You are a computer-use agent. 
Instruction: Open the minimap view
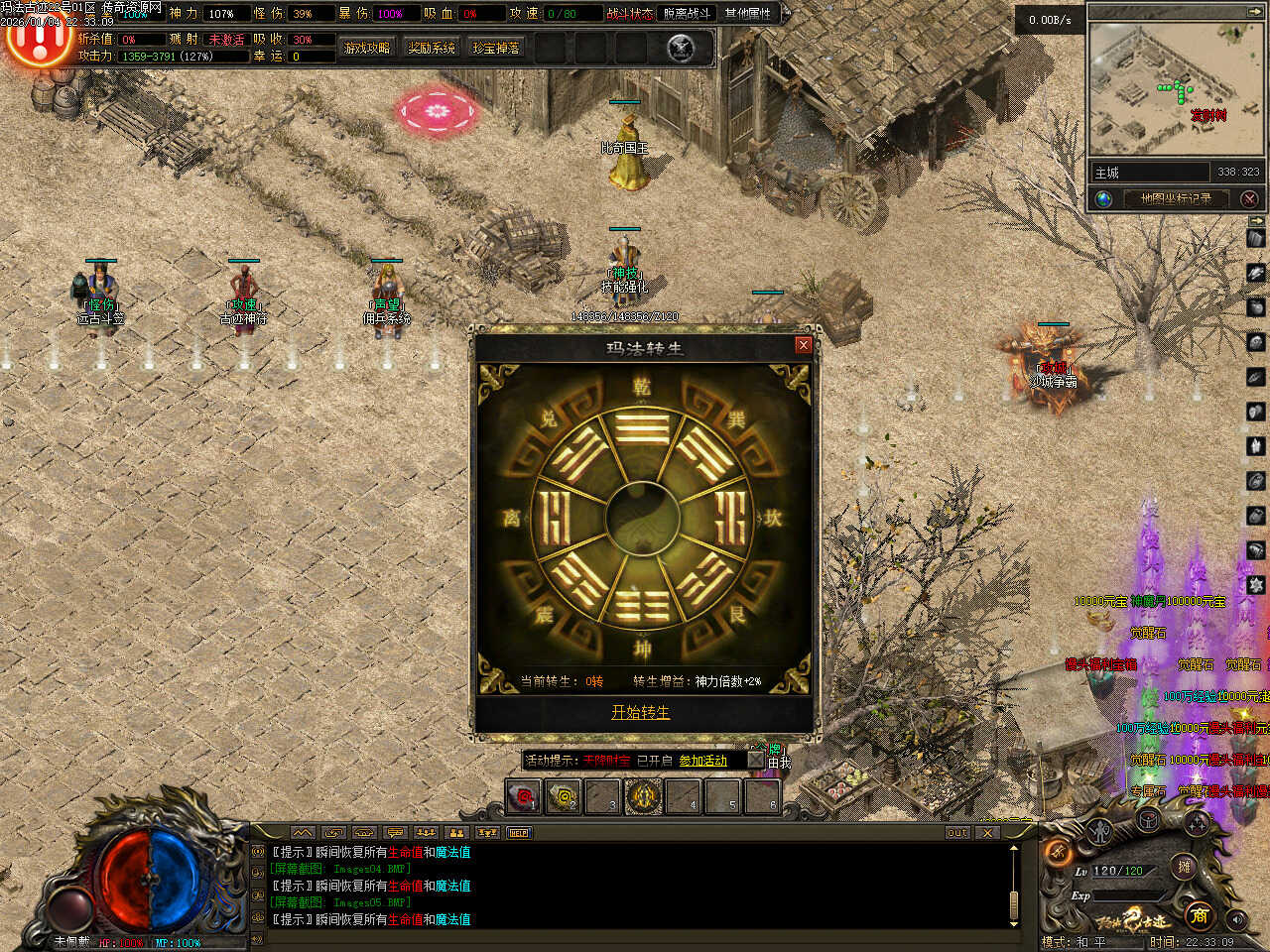click(1176, 91)
